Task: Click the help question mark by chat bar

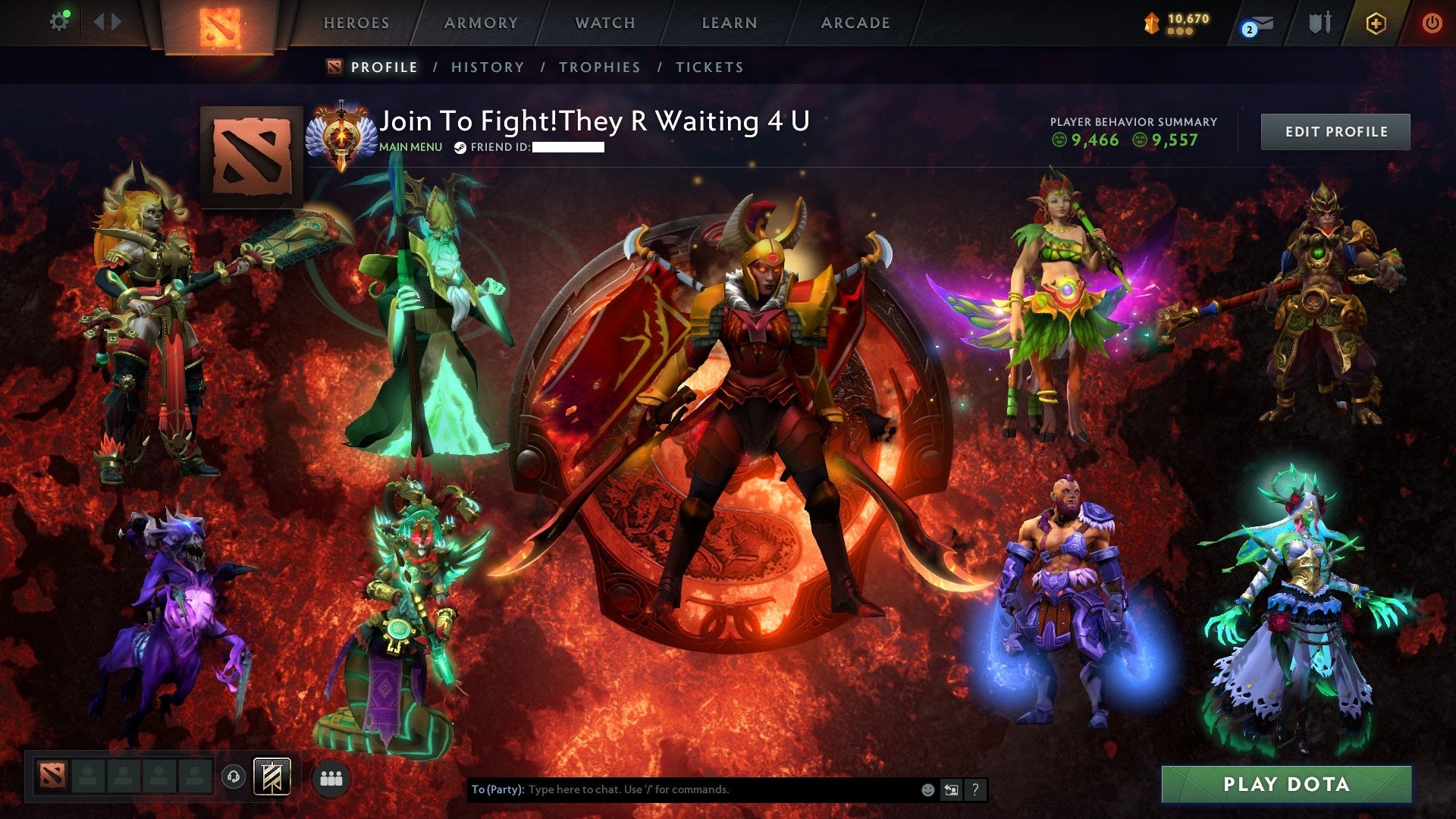Action: 974,789
